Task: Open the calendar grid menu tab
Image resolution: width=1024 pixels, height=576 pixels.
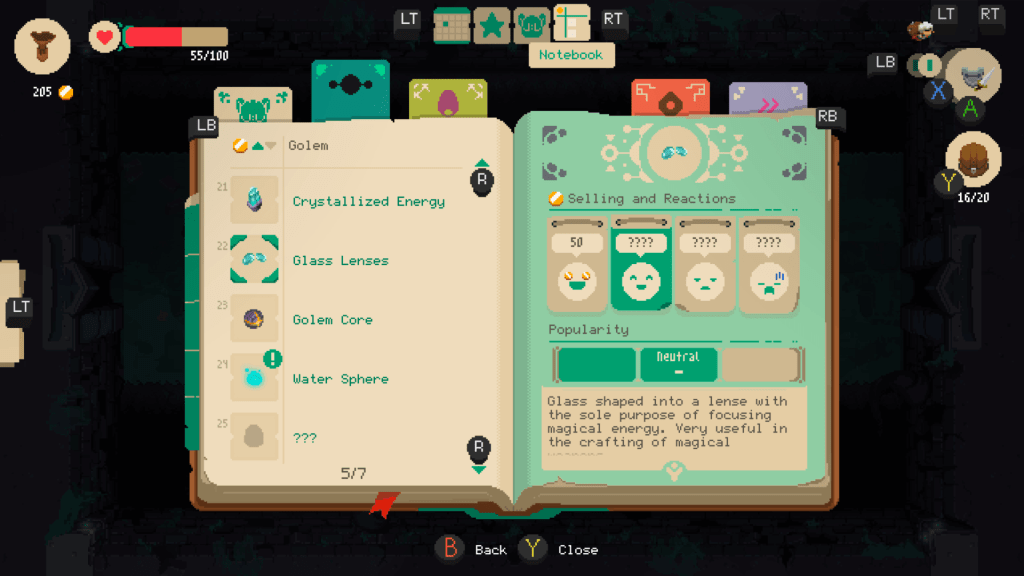Action: point(451,24)
